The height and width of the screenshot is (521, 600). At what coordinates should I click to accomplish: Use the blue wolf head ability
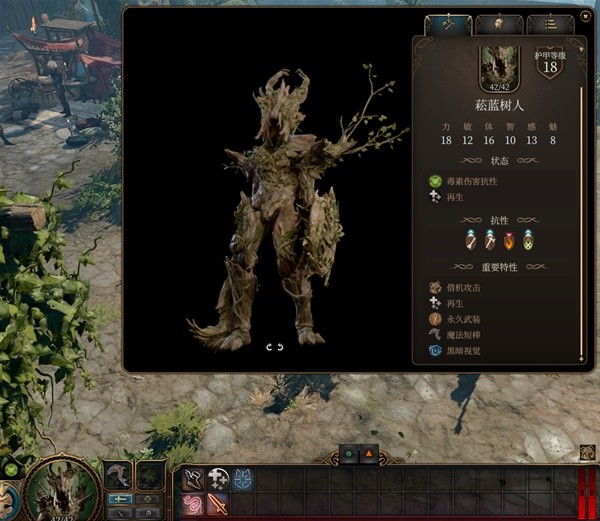(242, 480)
